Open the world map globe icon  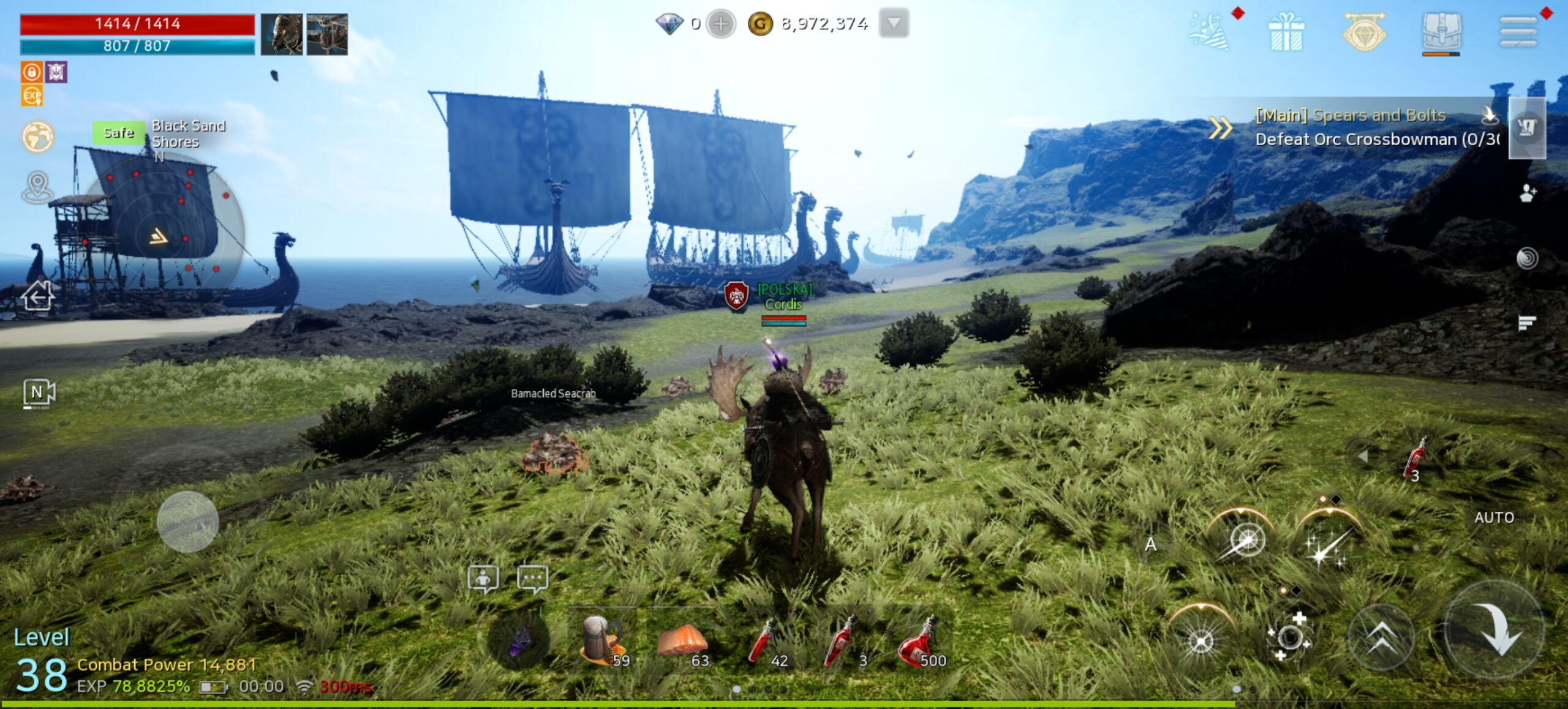(37, 136)
